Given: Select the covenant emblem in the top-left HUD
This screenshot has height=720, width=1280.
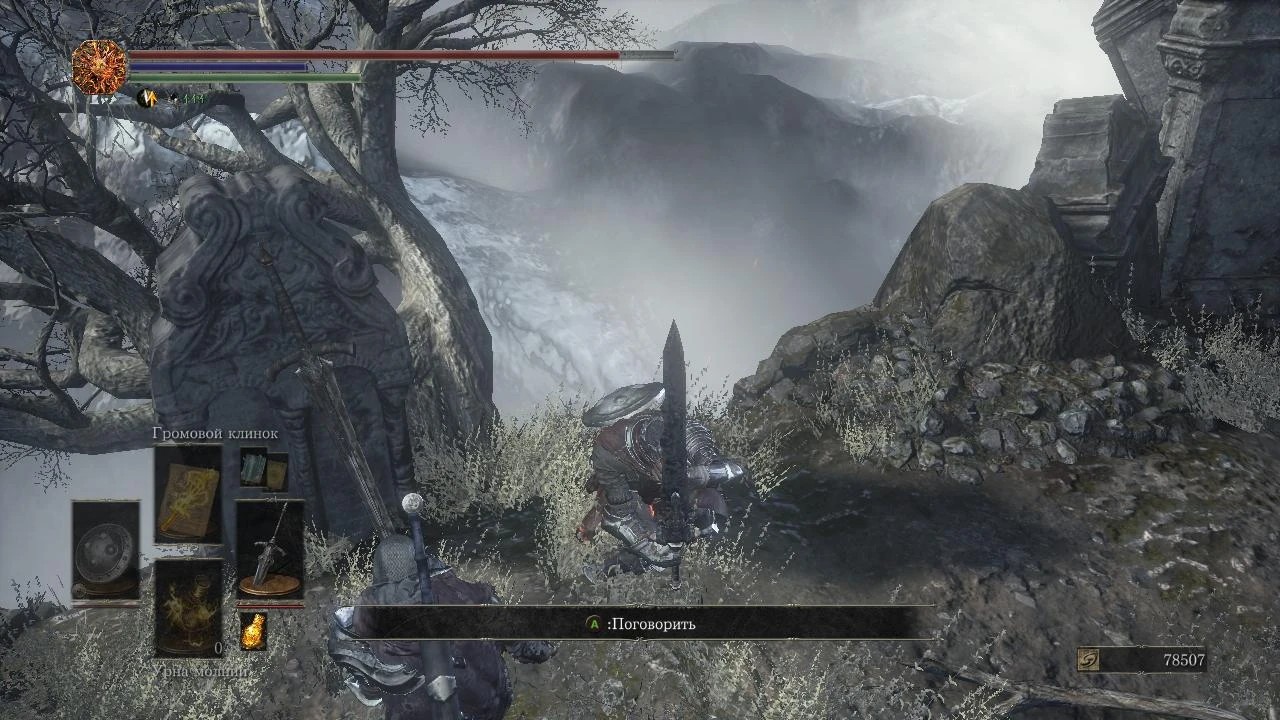Looking at the screenshot, I should [x=98, y=68].
